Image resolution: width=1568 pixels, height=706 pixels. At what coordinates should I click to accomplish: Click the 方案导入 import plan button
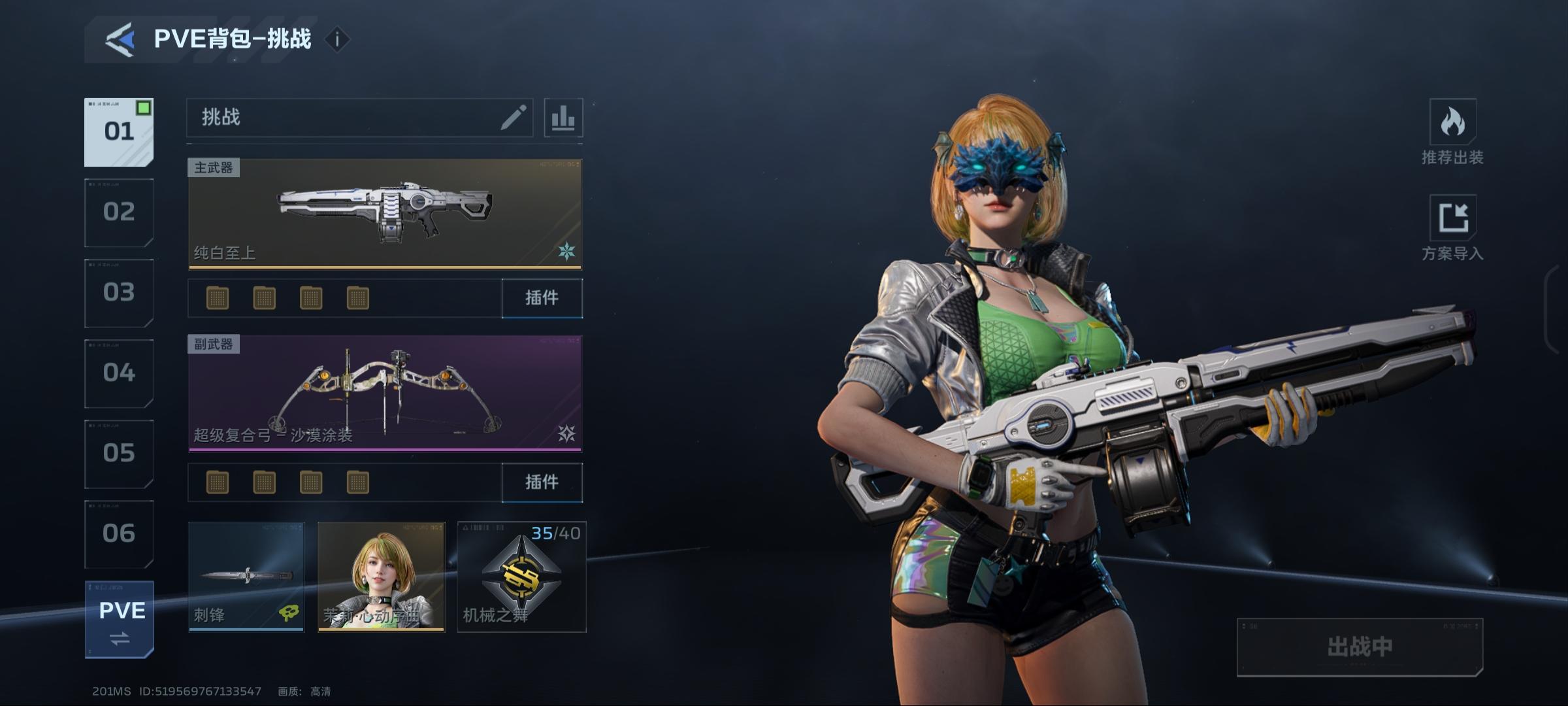[x=1452, y=227]
